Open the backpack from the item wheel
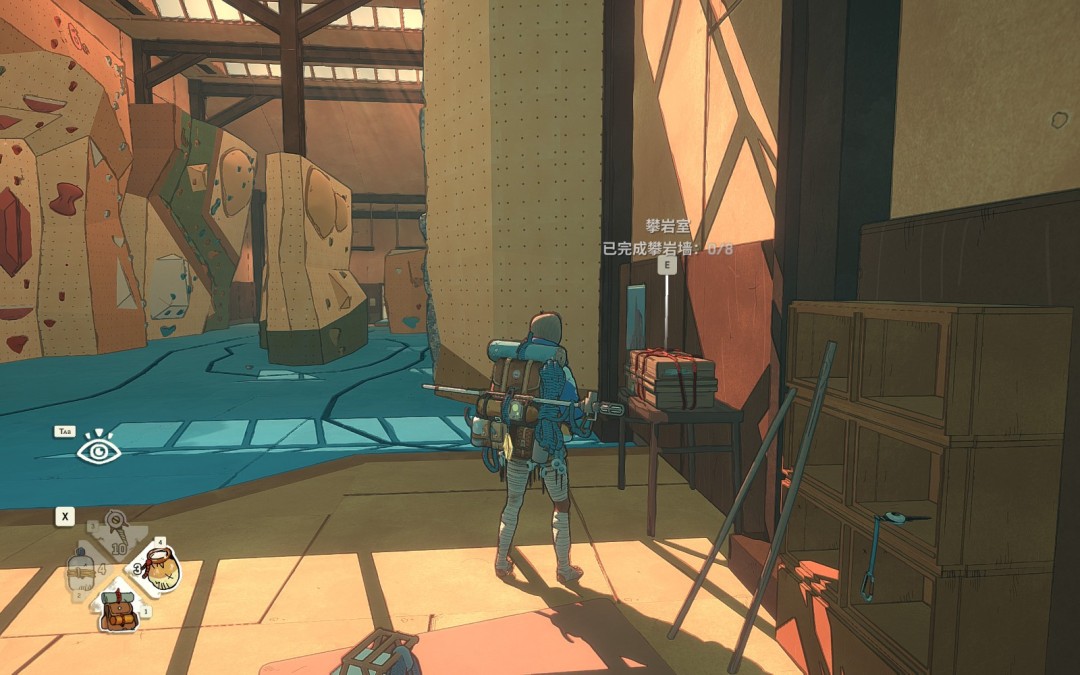The height and width of the screenshot is (675, 1080). coord(118,610)
